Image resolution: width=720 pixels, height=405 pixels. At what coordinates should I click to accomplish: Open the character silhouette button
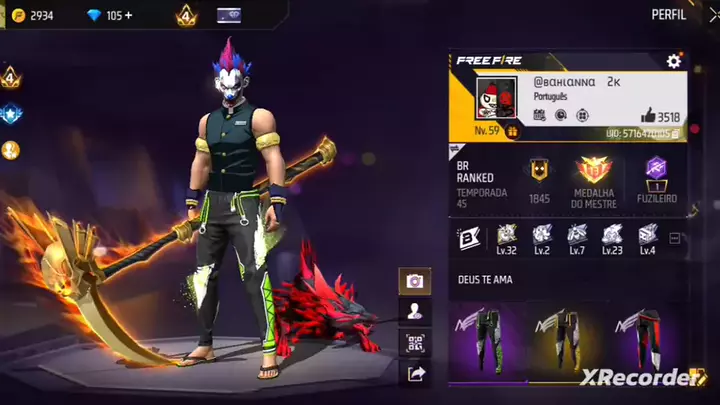pyautogui.click(x=415, y=312)
